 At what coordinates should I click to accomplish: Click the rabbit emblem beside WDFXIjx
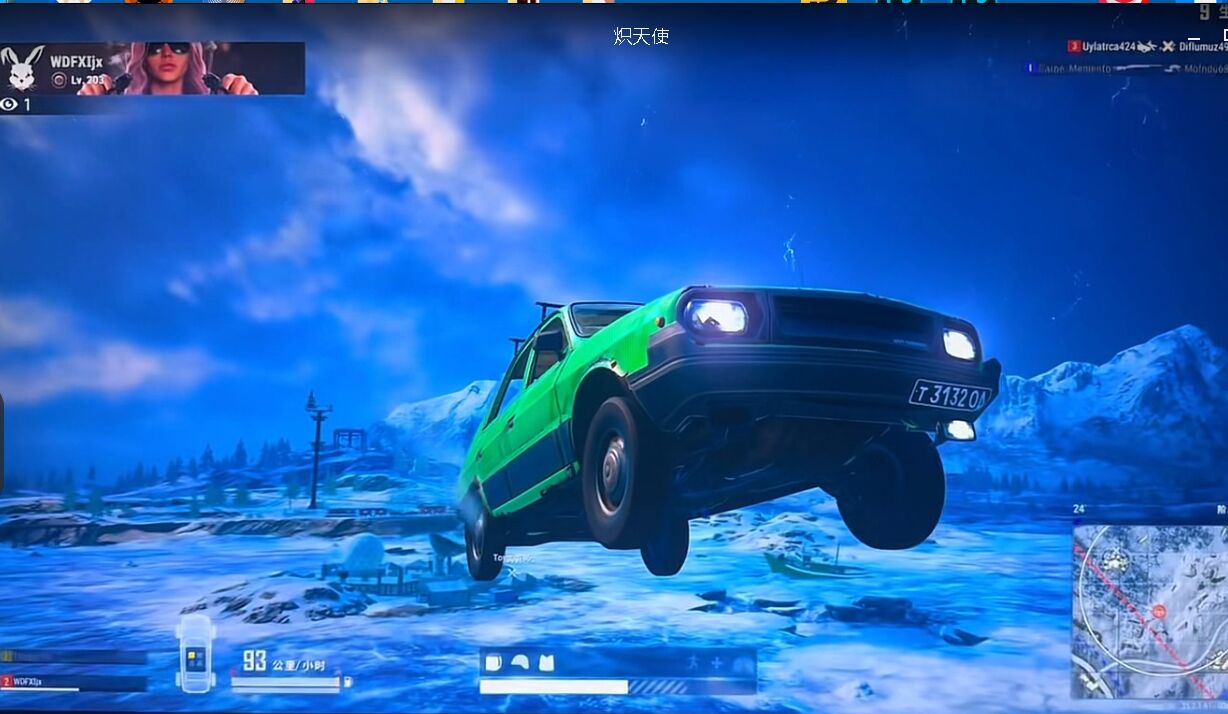(21, 68)
